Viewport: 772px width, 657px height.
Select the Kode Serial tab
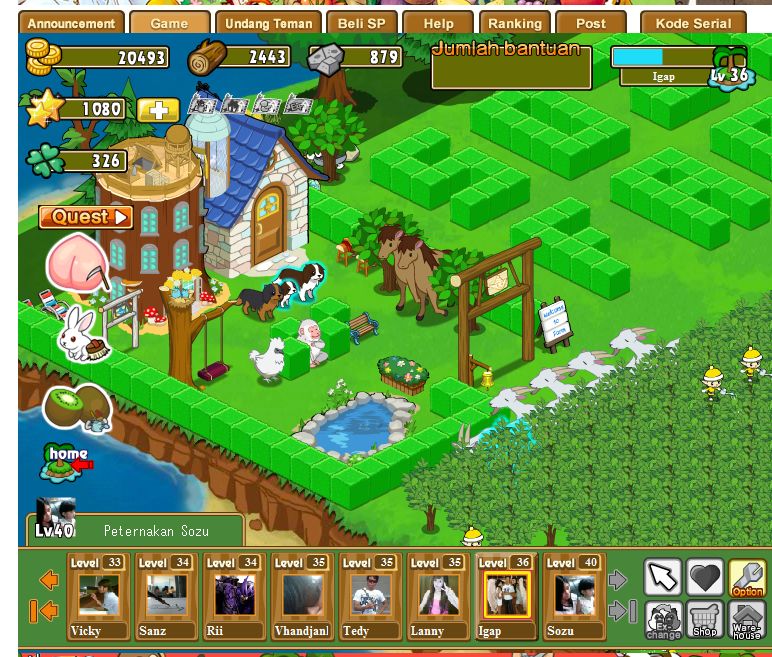[693, 23]
